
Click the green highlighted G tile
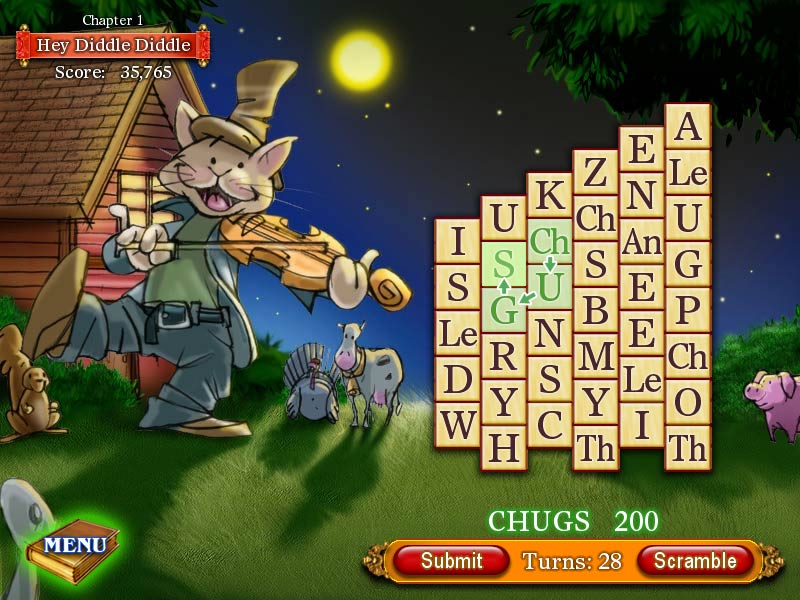(x=504, y=310)
